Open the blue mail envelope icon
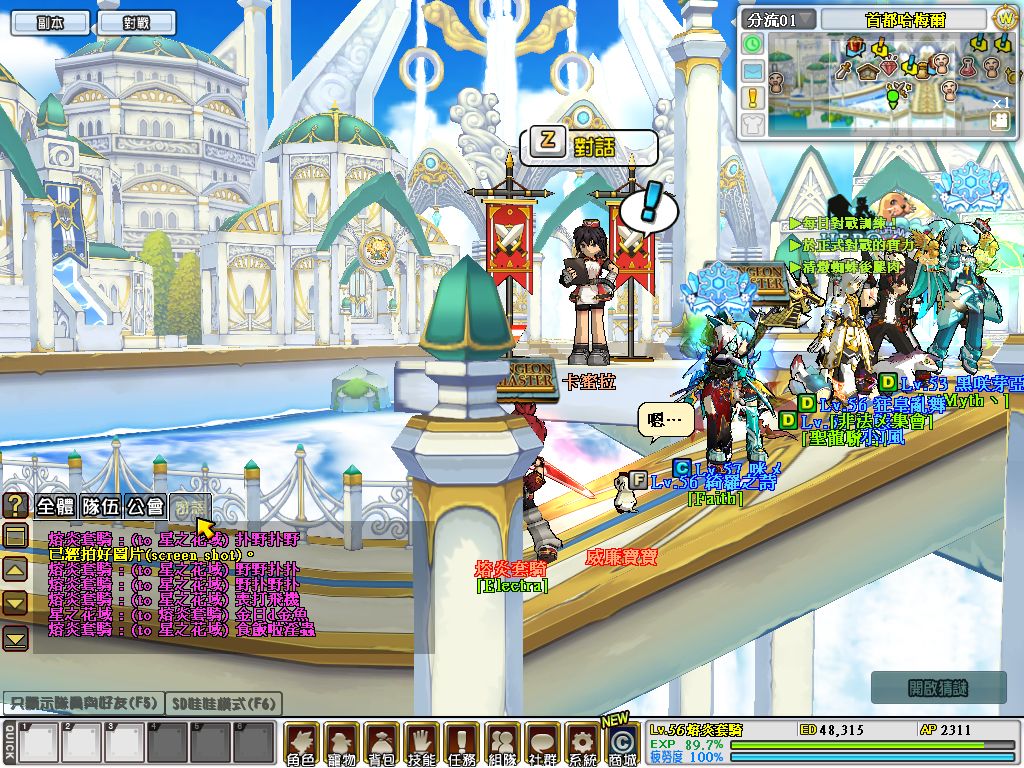This screenshot has width=1024, height=768. click(x=753, y=71)
